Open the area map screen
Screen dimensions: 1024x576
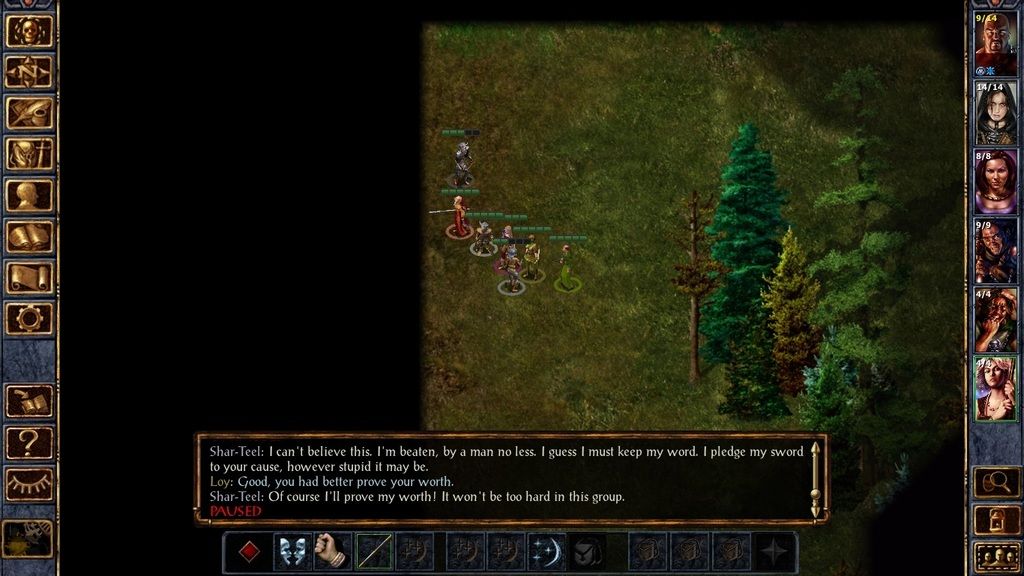point(29,71)
